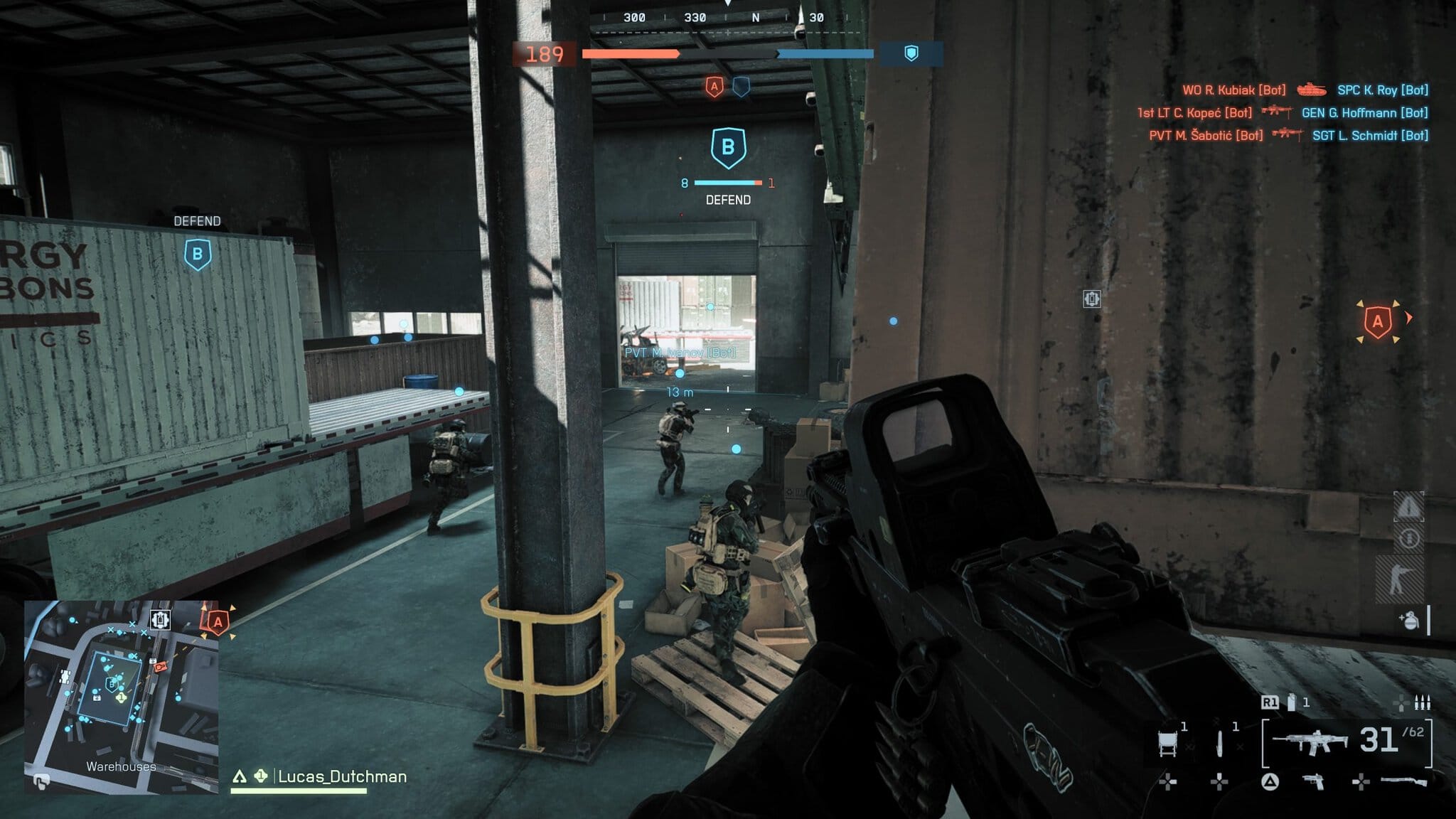
Task: Click the red enemy tank marker on minimap
Action: point(160,666)
